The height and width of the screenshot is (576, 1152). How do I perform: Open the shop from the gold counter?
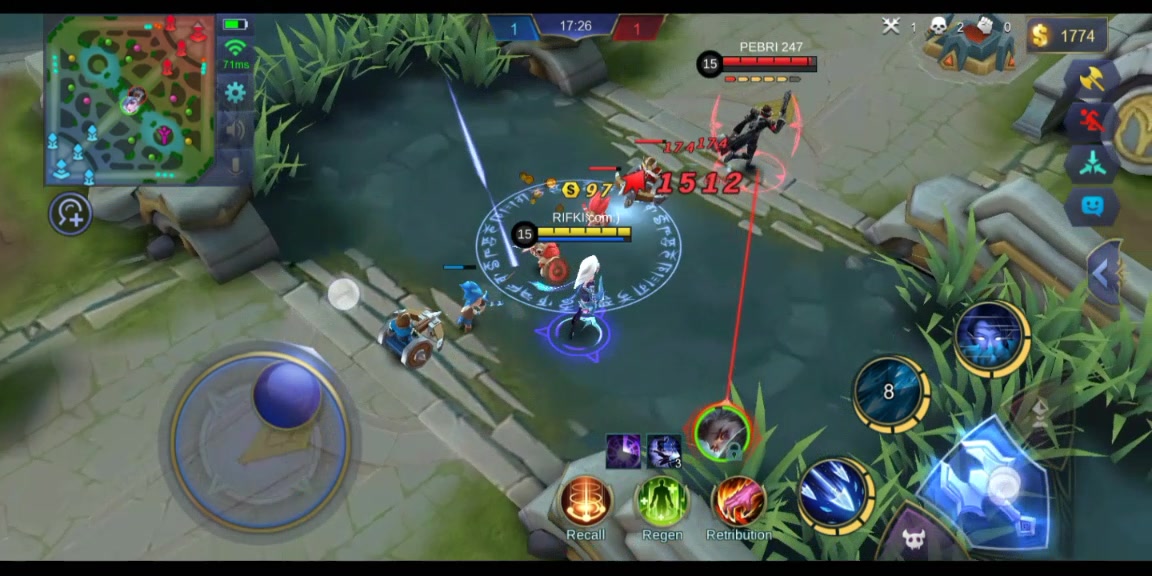[x=1066, y=36]
